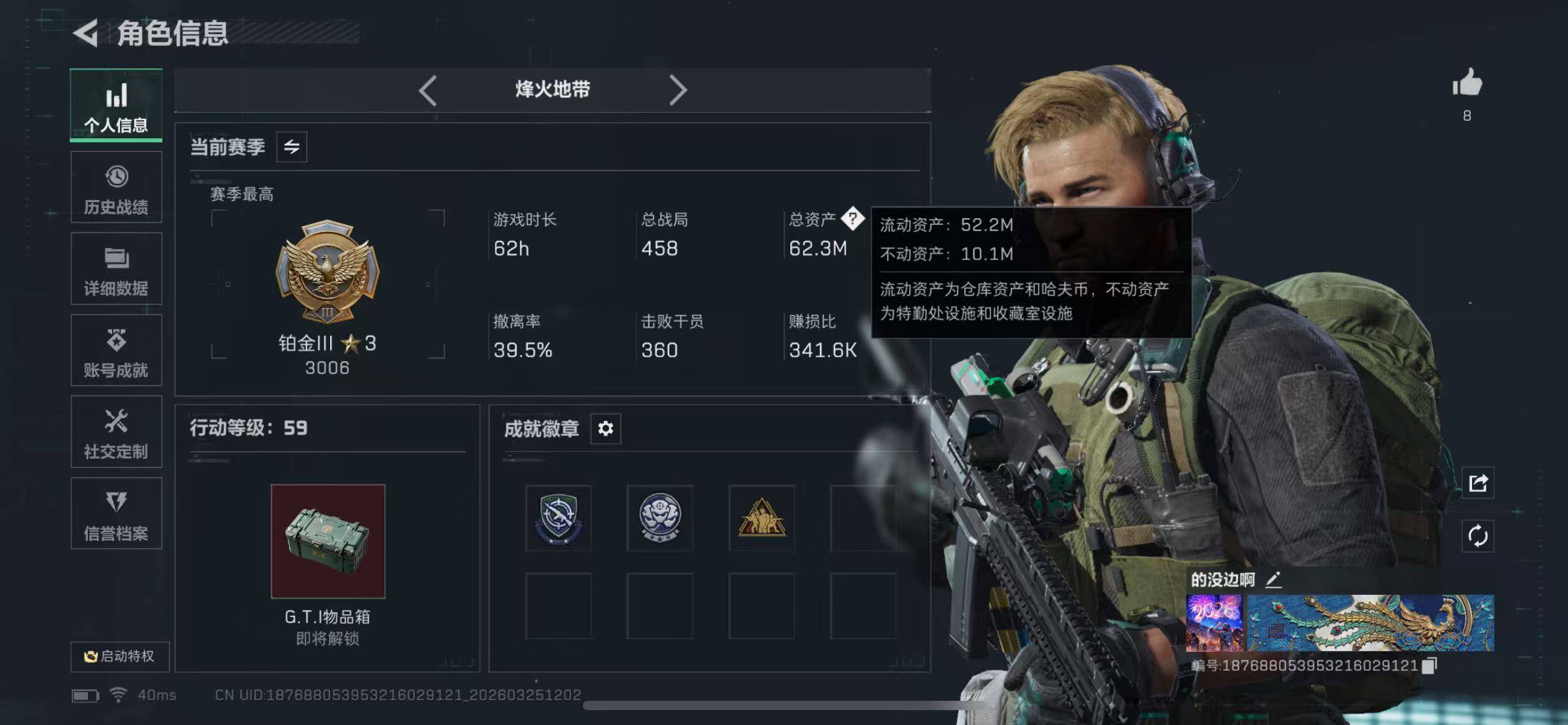This screenshot has width=1568, height=725.
Task: Edit nickname 的没边啊 with the pencil icon
Action: coord(1274,579)
